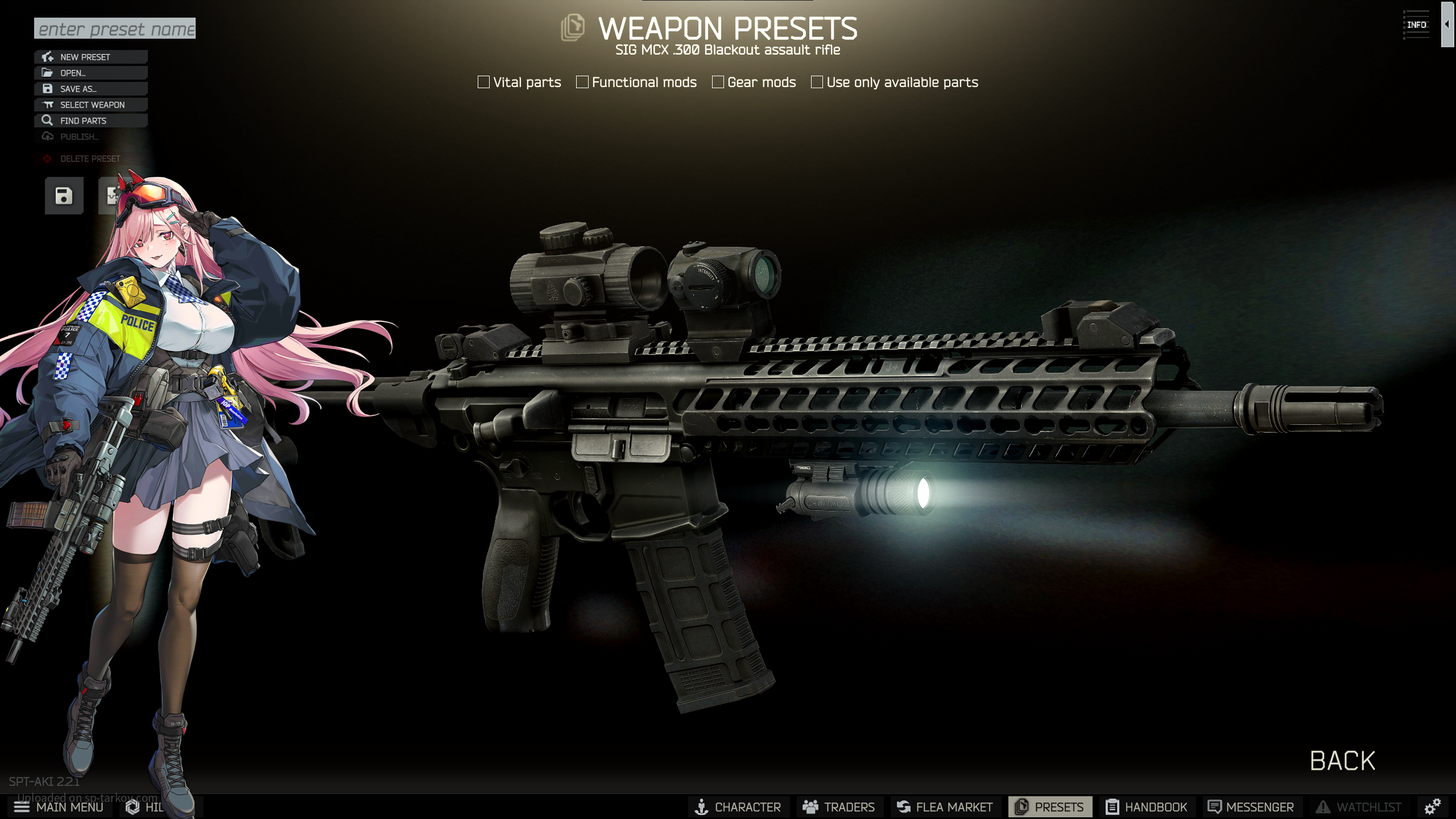
Task: Open the Messenger
Action: point(1251,807)
